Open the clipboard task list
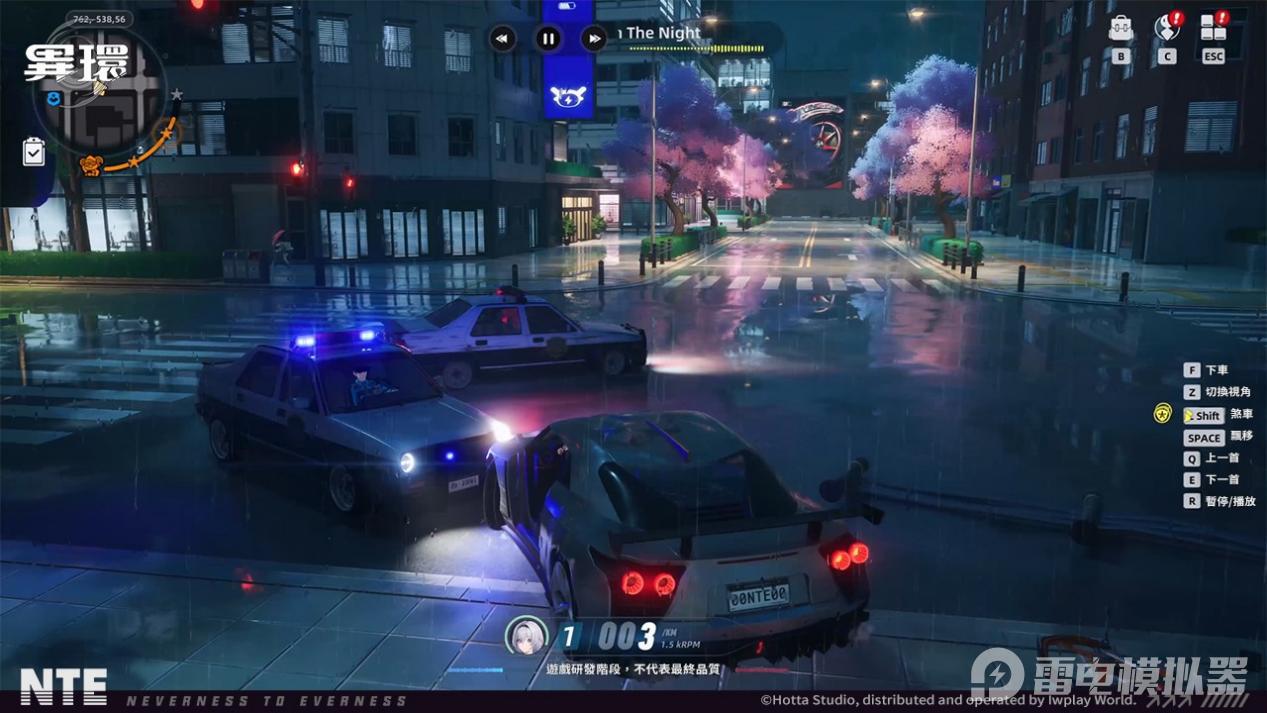1267x713 pixels. pos(34,151)
